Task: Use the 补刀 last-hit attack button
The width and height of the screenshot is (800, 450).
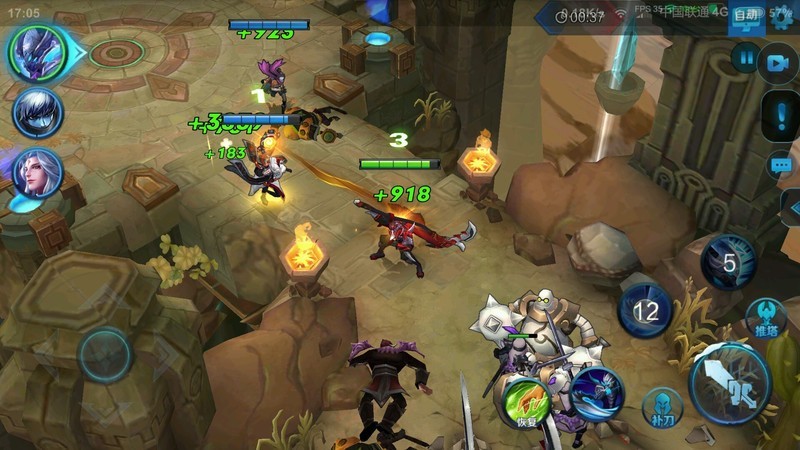Action: pos(661,406)
